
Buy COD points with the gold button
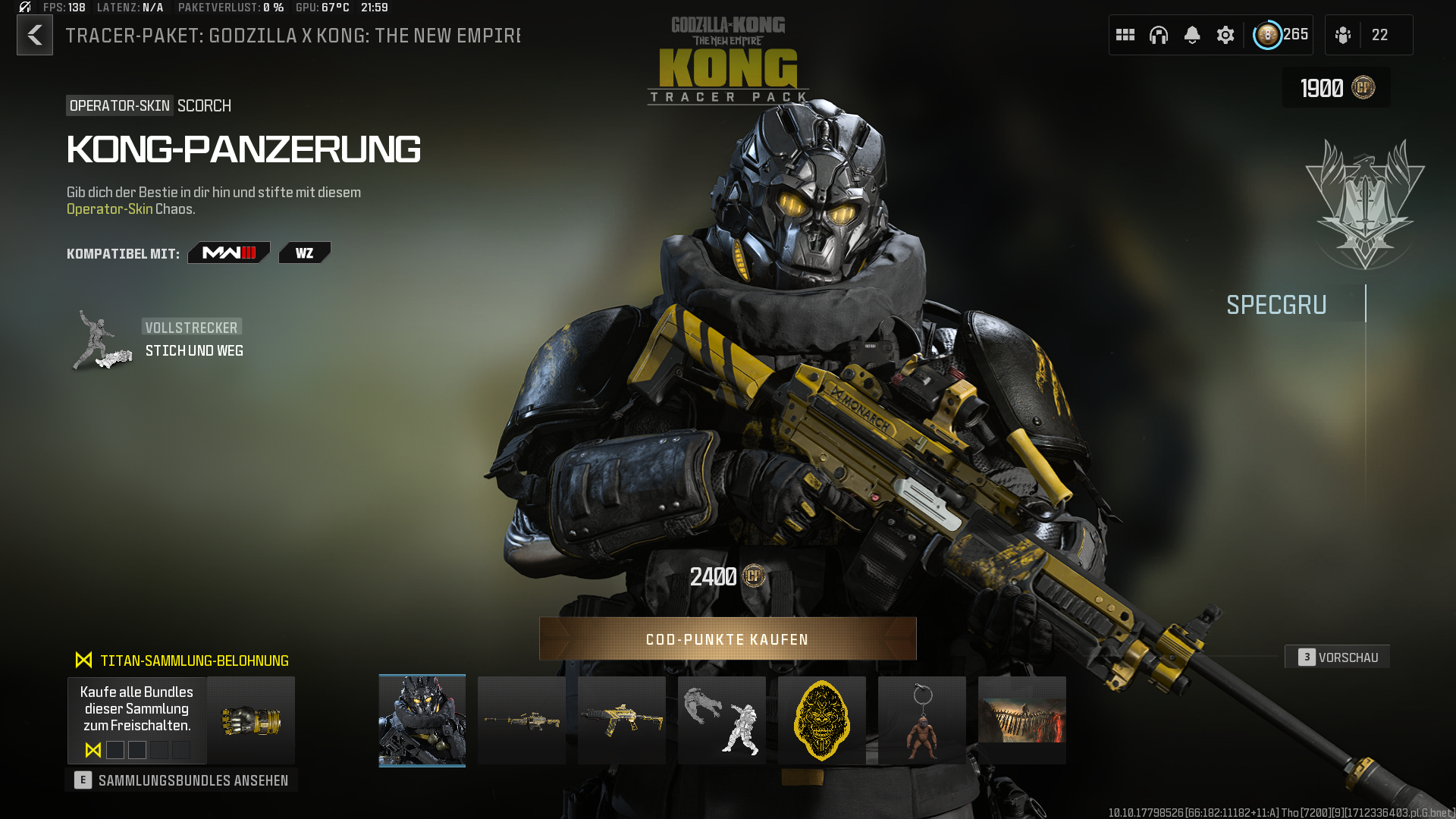coord(727,639)
